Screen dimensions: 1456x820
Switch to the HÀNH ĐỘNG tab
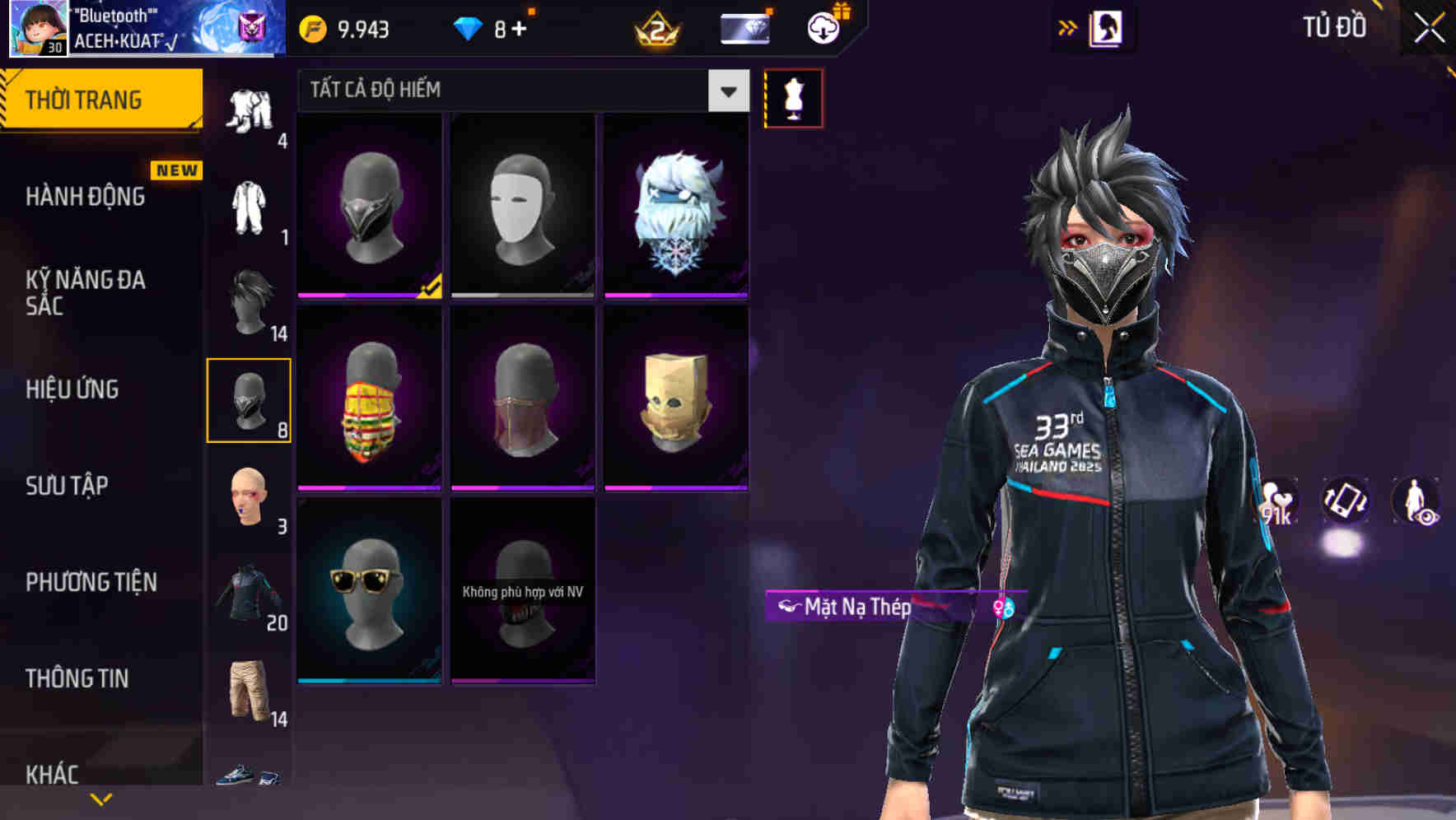tap(85, 197)
